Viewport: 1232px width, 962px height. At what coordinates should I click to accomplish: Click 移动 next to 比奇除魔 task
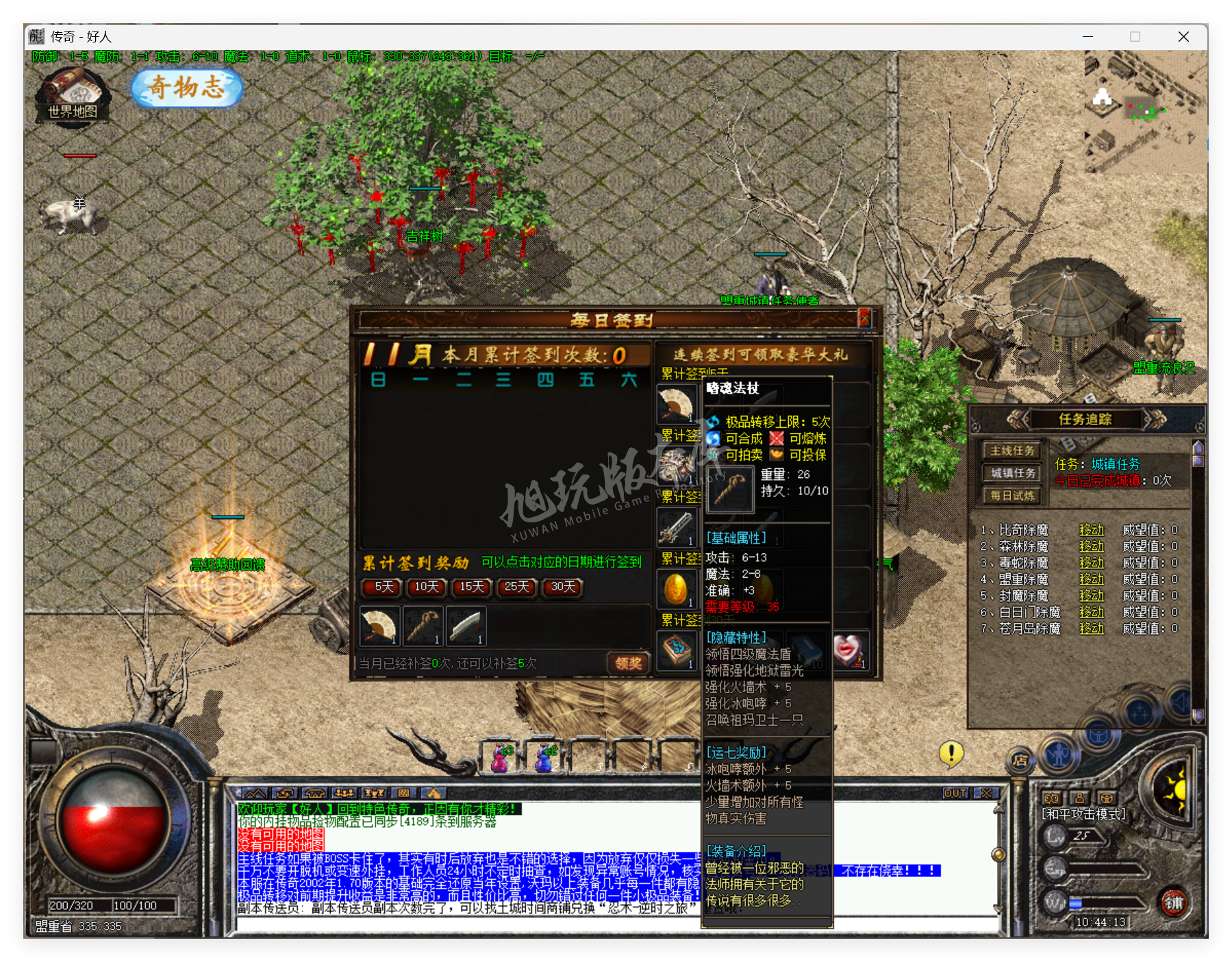click(1092, 529)
